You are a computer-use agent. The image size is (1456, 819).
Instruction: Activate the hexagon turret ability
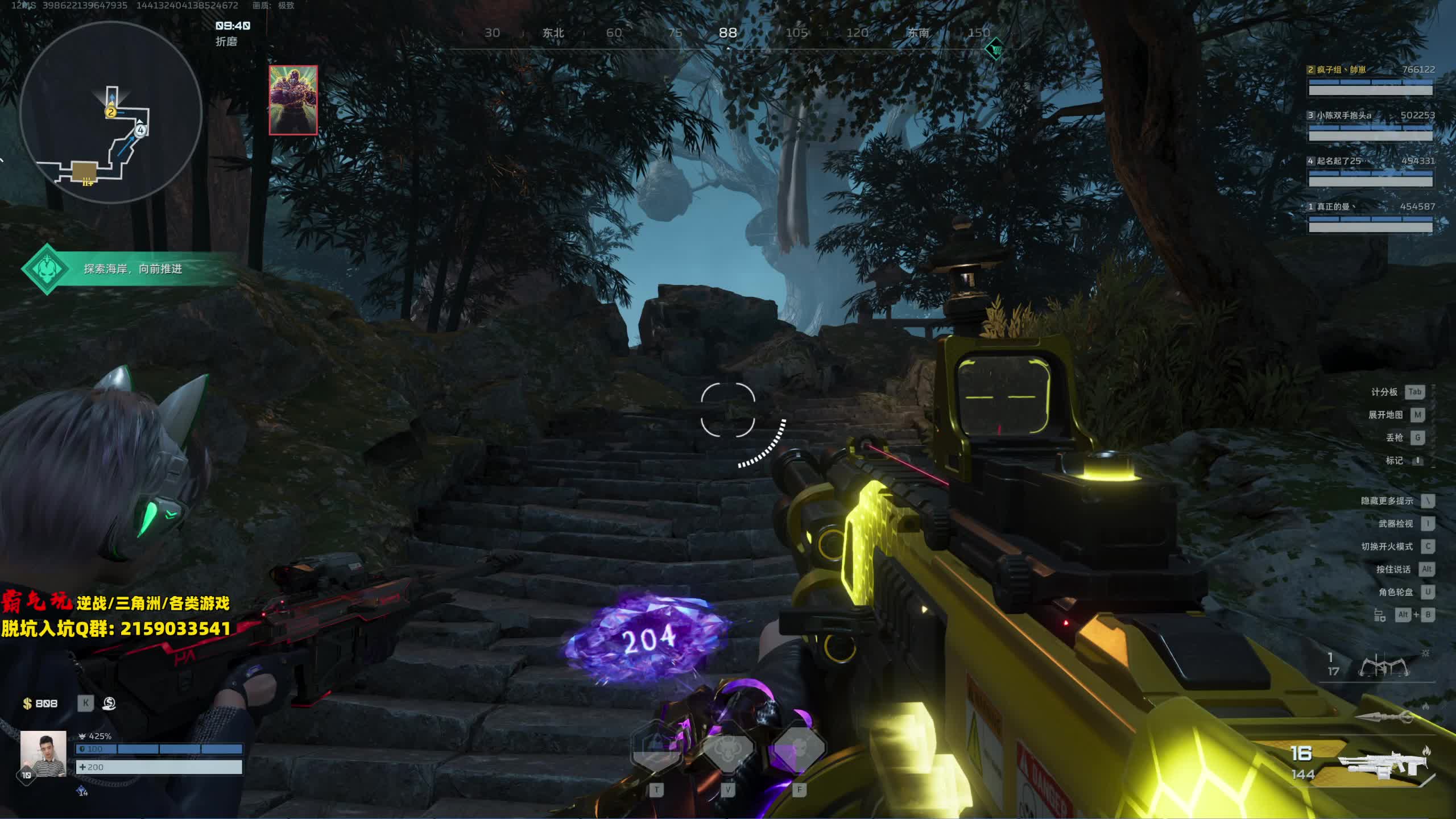[x=657, y=750]
